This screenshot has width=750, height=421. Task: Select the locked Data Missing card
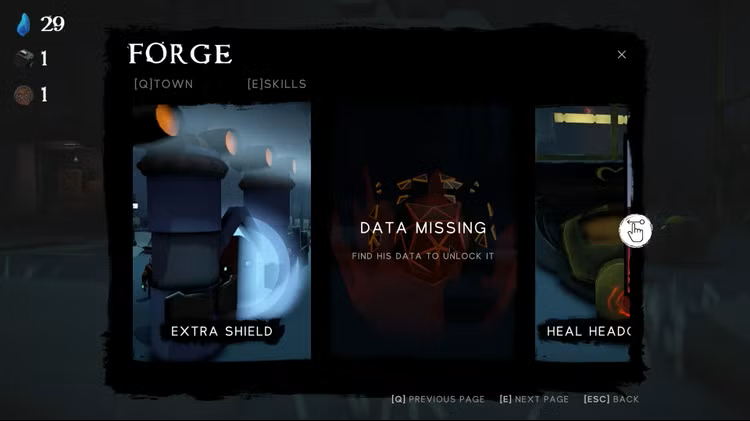coord(423,230)
